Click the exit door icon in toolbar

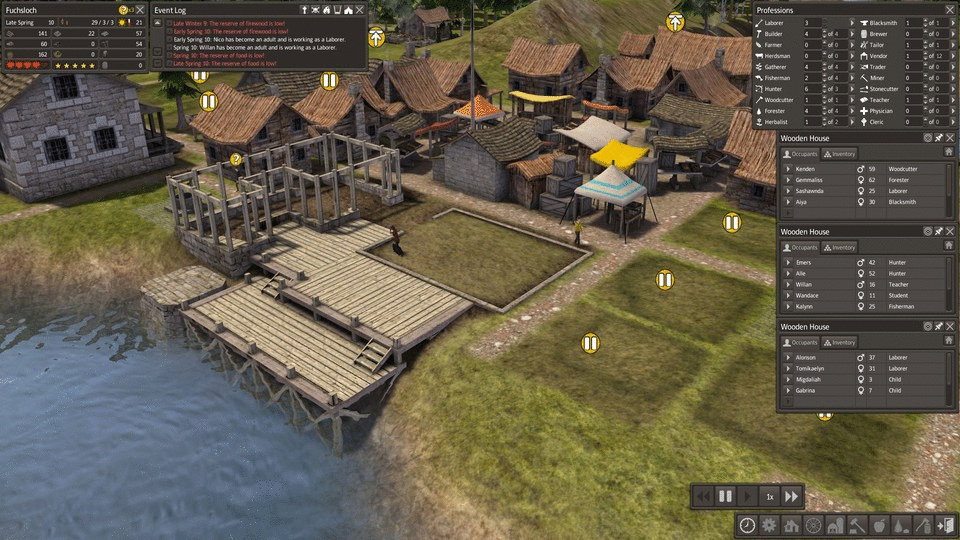click(946, 525)
